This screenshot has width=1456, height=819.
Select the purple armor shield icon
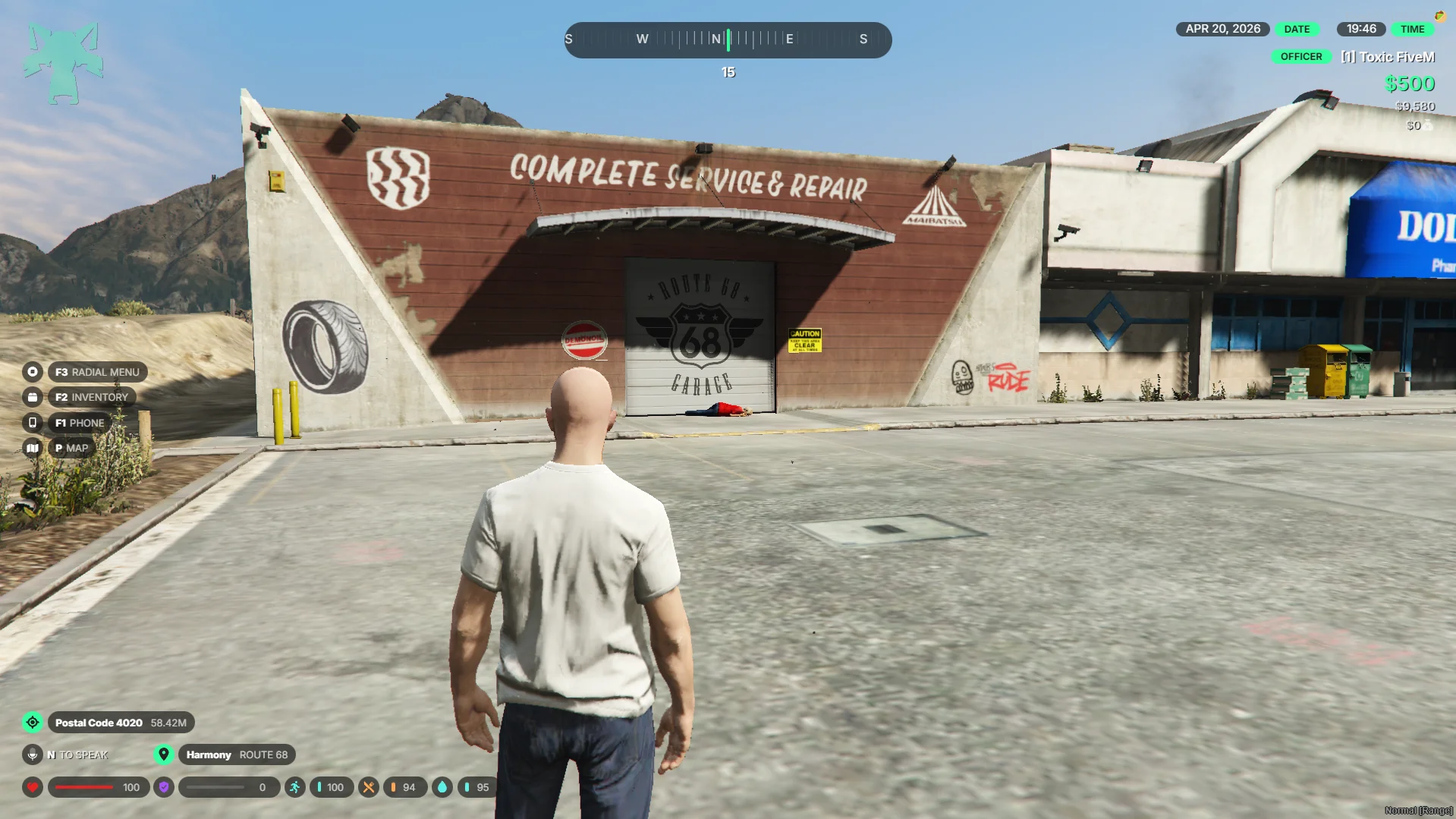tap(163, 787)
